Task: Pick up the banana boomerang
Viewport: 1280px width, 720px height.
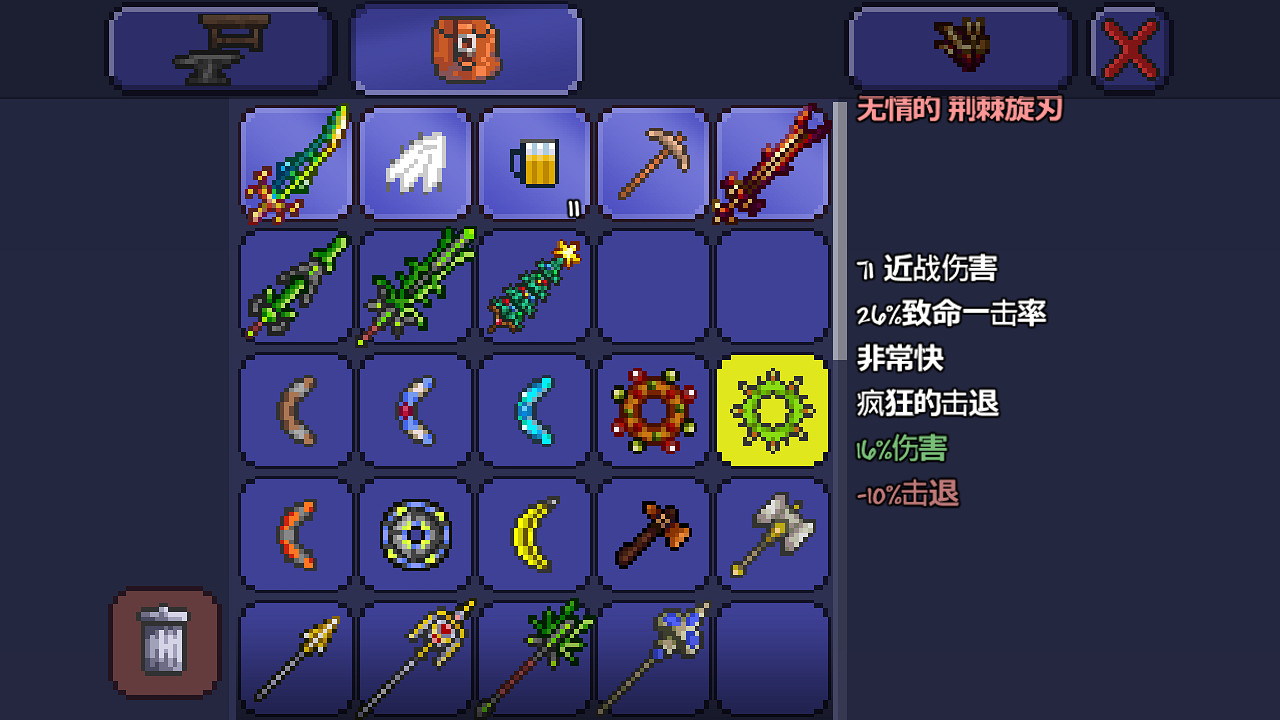Action: pos(534,533)
